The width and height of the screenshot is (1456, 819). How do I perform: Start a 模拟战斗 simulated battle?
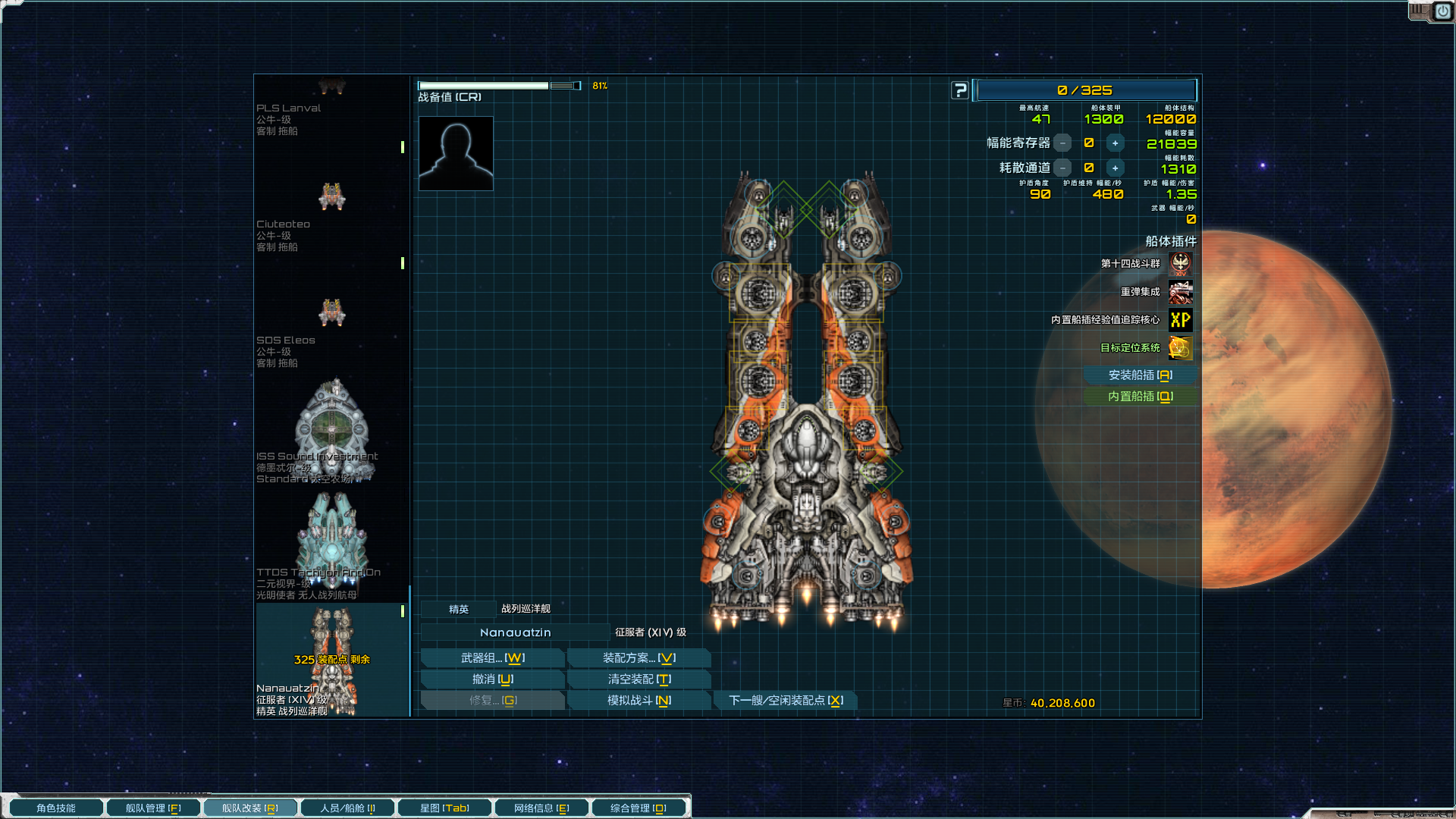(639, 701)
